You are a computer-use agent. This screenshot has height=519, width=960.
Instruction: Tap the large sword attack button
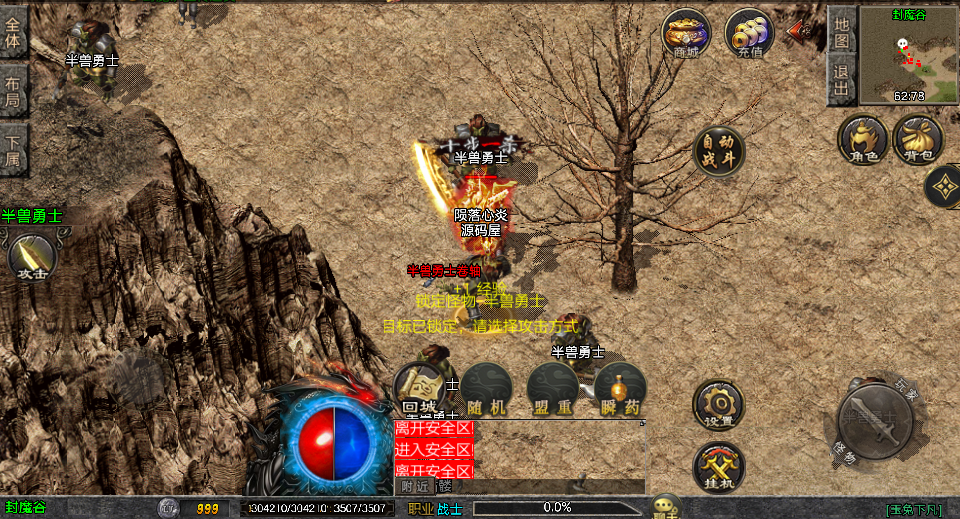871,423
